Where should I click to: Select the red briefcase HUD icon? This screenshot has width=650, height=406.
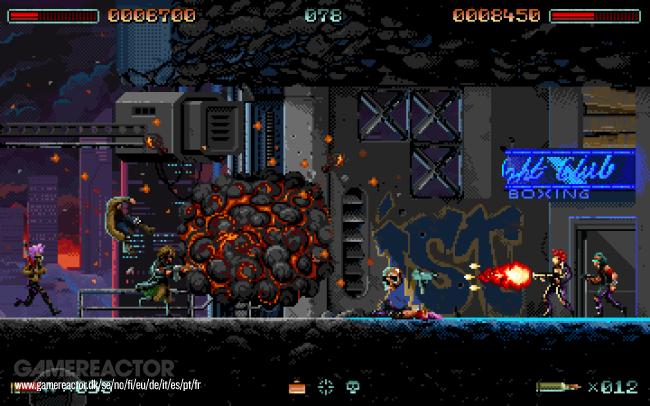tap(297, 386)
